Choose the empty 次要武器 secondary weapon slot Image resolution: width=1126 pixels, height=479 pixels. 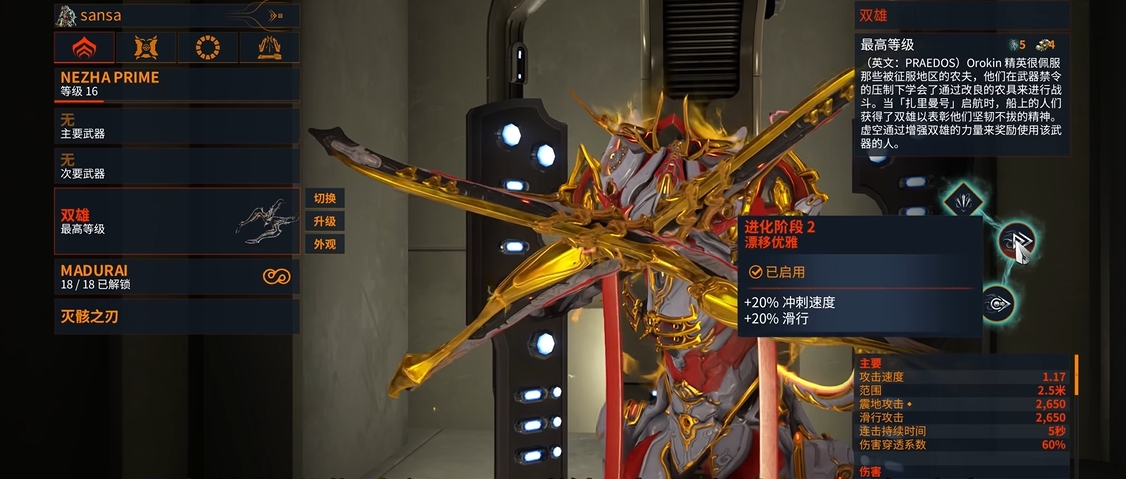click(176, 166)
